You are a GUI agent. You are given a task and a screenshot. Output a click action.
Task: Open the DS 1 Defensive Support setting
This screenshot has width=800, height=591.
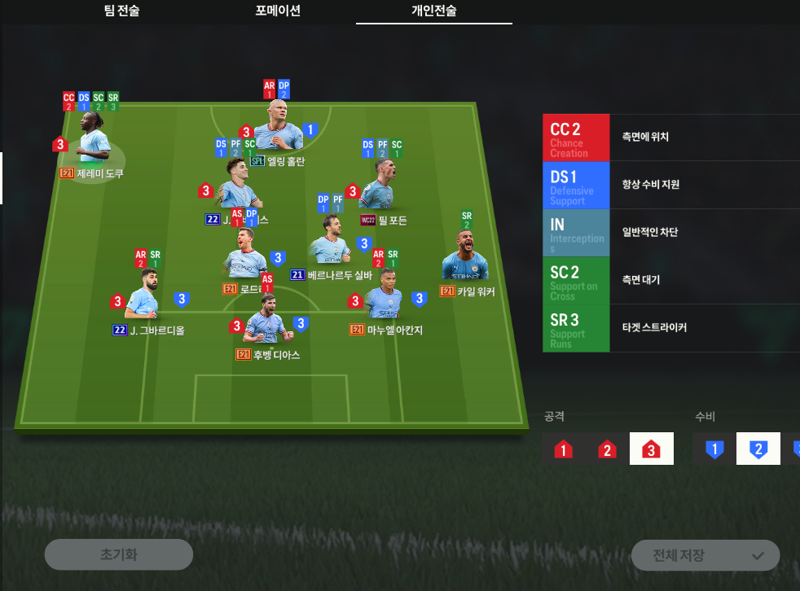[672, 186]
